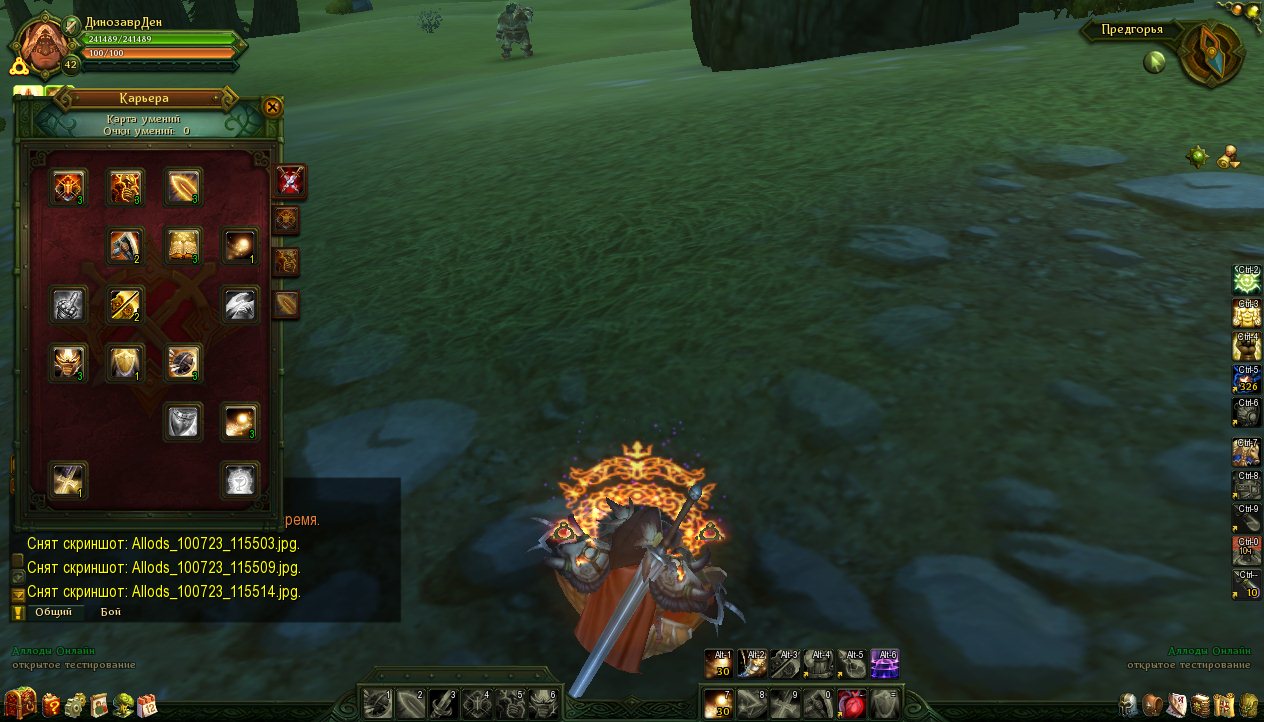
Task: Switch to the Бой chat tab
Action: pyautogui.click(x=110, y=611)
